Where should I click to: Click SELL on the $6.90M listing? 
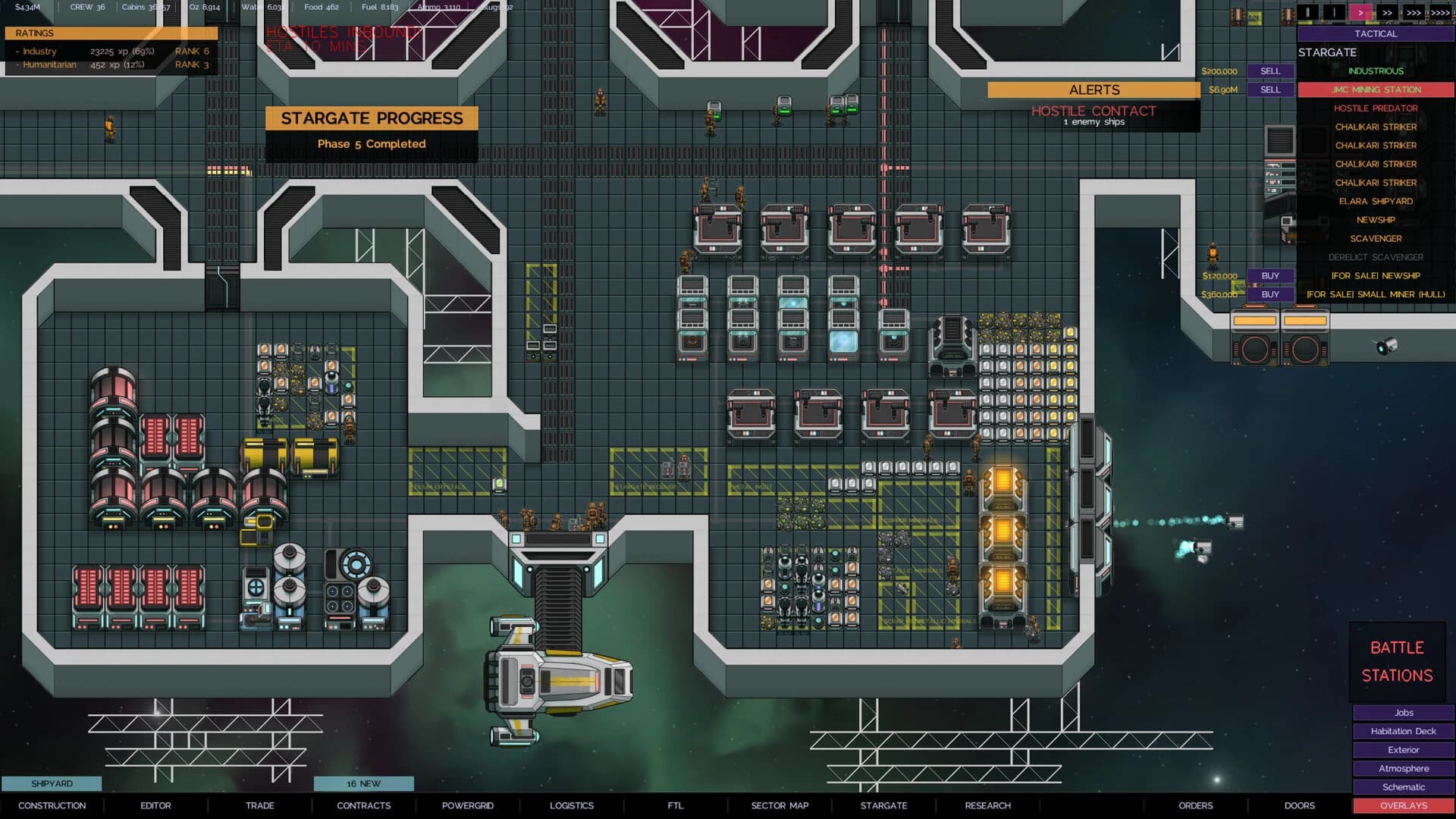[1270, 89]
